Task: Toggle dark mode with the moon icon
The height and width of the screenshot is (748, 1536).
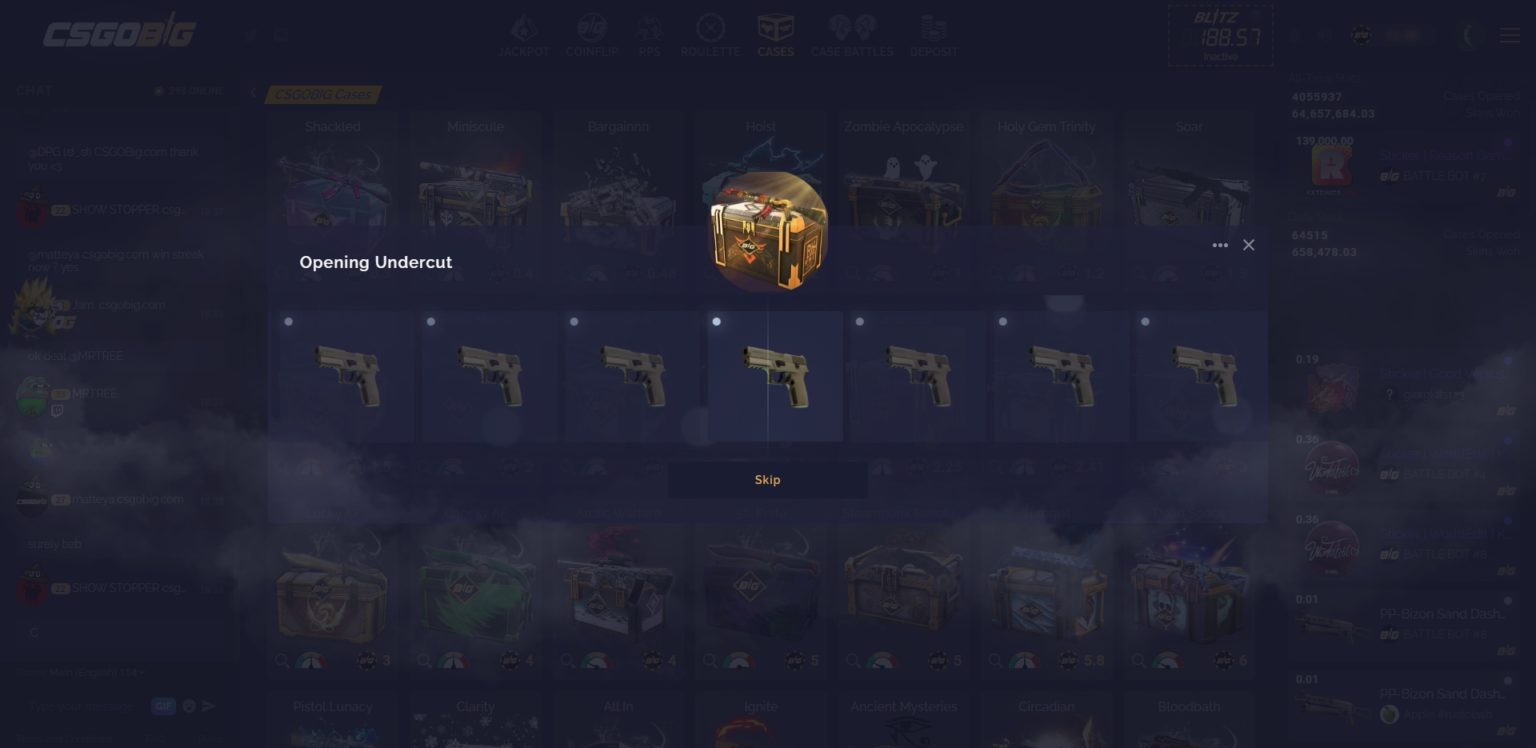Action: [1469, 35]
